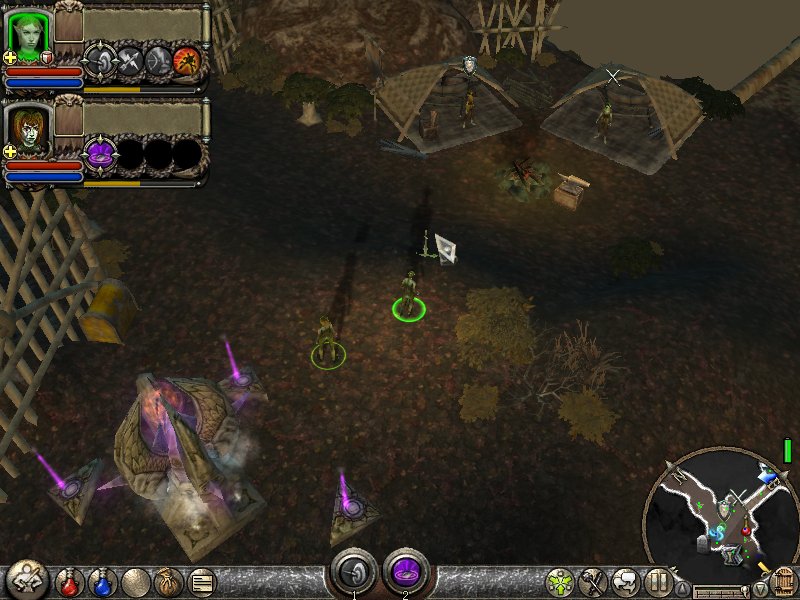Click the red shield badge on the elf portrait
The image size is (800, 600).
pos(47,57)
